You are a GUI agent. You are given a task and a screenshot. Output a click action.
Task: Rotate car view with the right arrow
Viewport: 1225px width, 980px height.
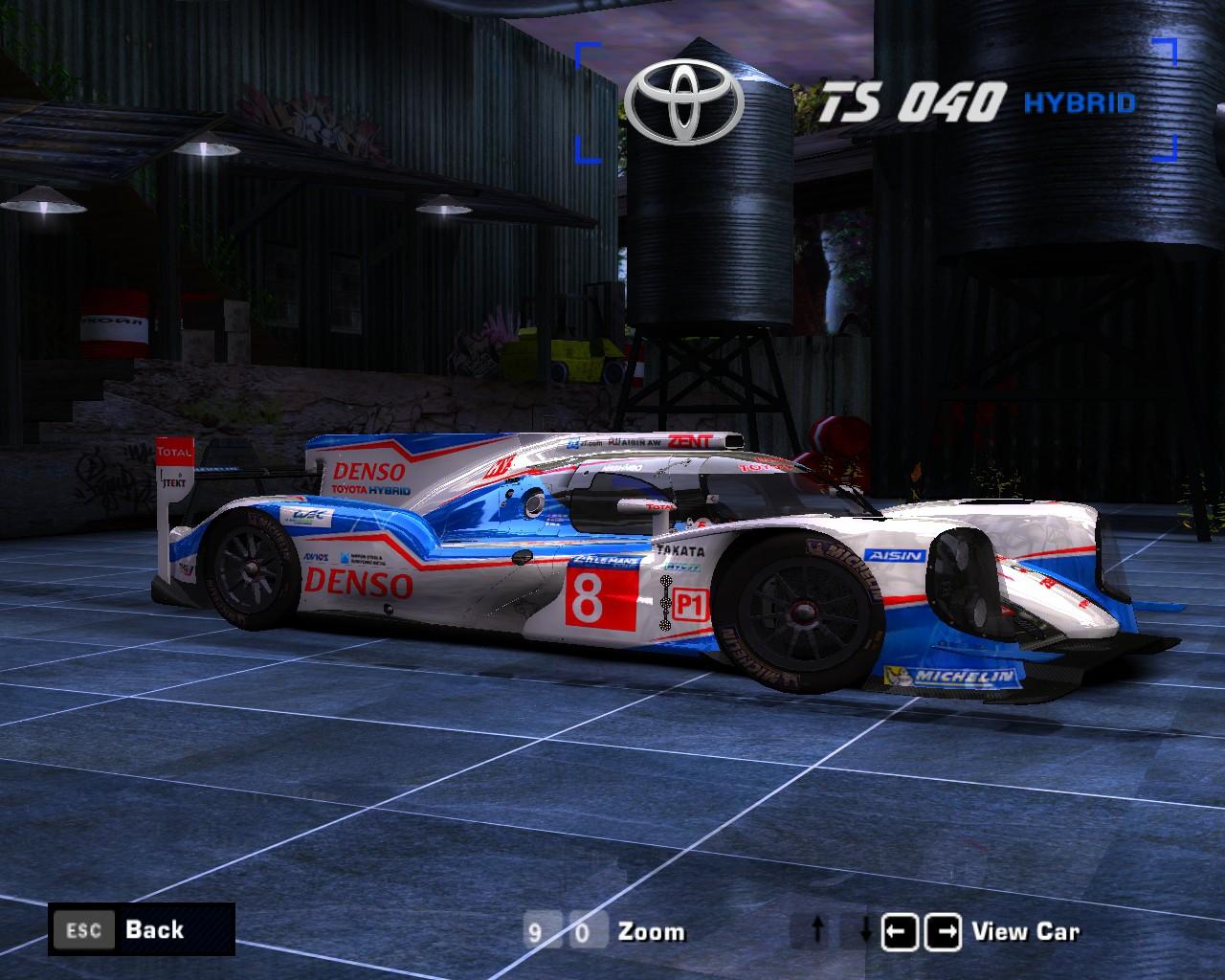945,931
